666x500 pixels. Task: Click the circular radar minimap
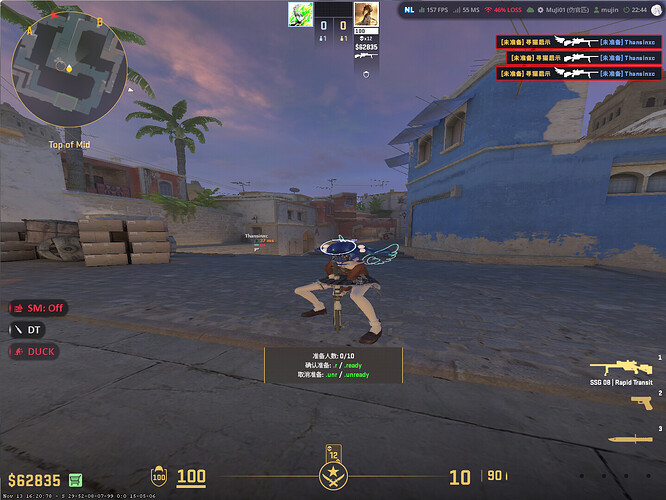coord(68,67)
